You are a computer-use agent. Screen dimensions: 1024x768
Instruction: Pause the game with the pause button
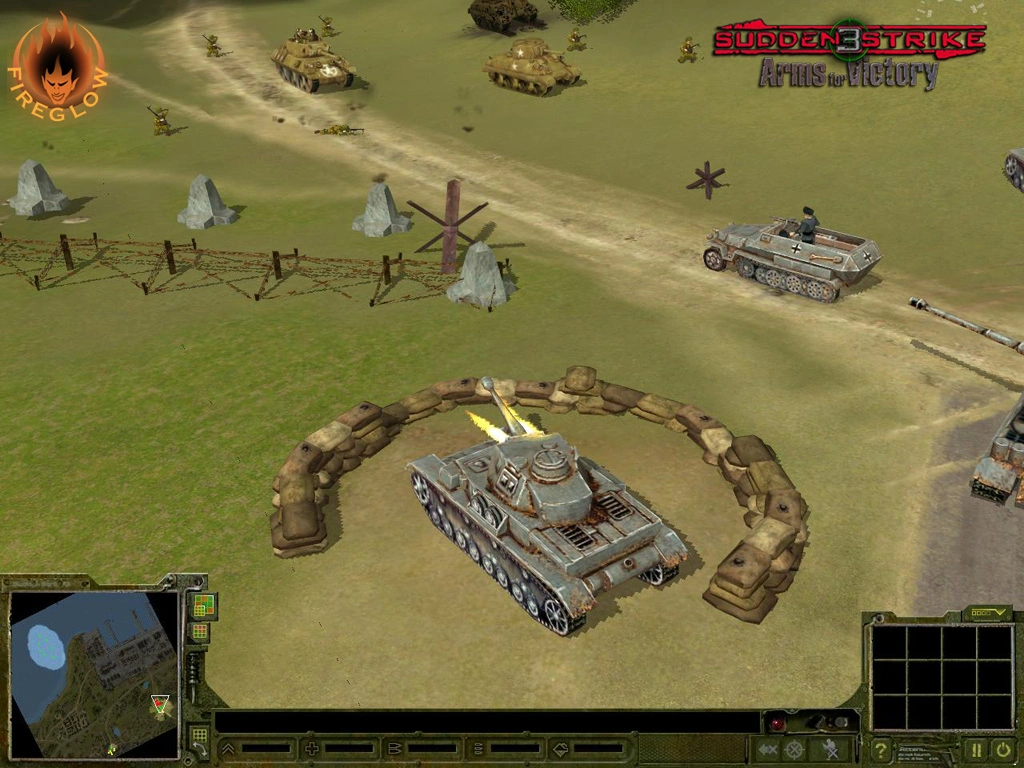(975, 749)
